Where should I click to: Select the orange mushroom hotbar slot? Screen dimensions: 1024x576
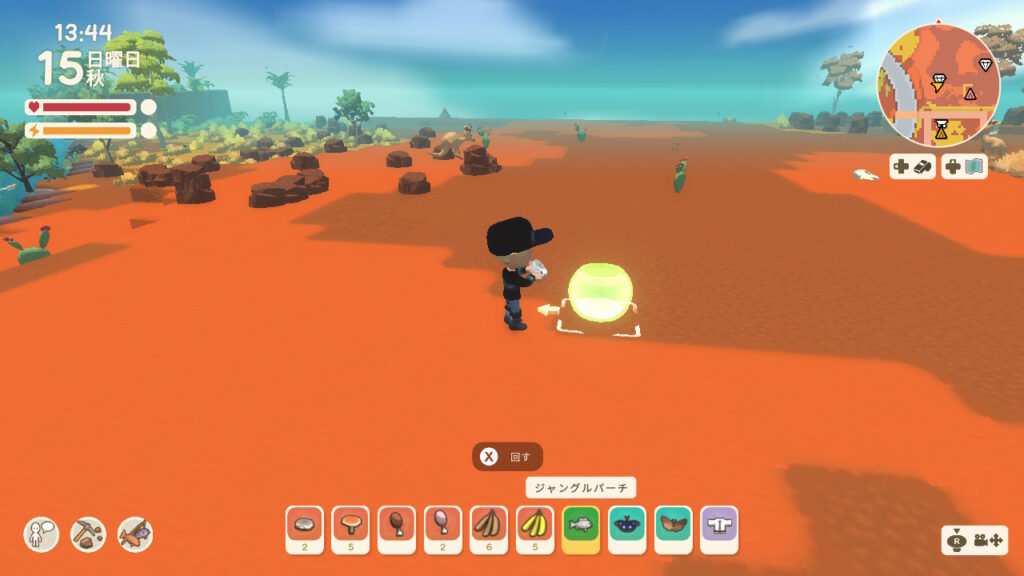350,529
